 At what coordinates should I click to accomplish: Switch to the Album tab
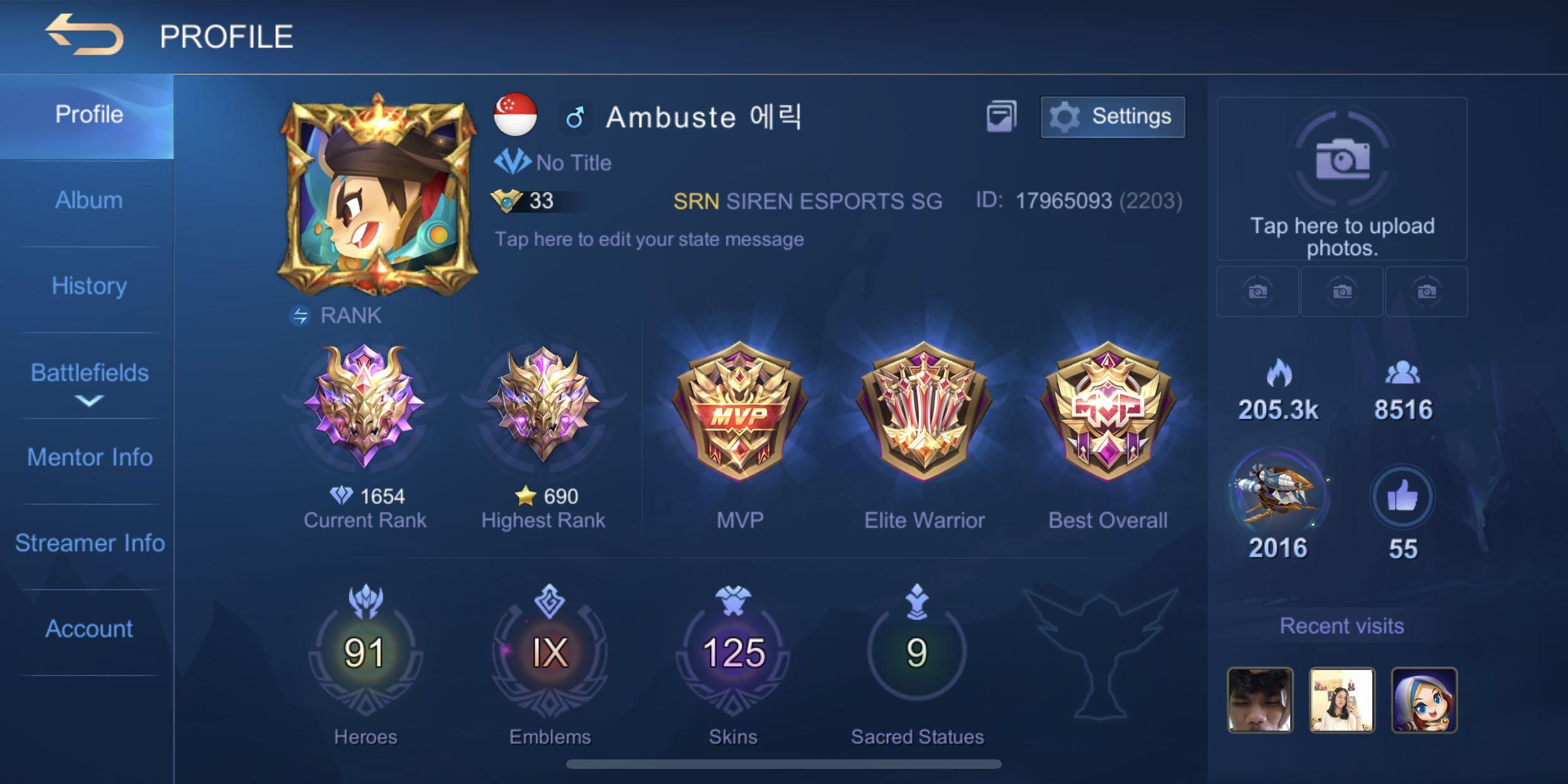click(88, 201)
